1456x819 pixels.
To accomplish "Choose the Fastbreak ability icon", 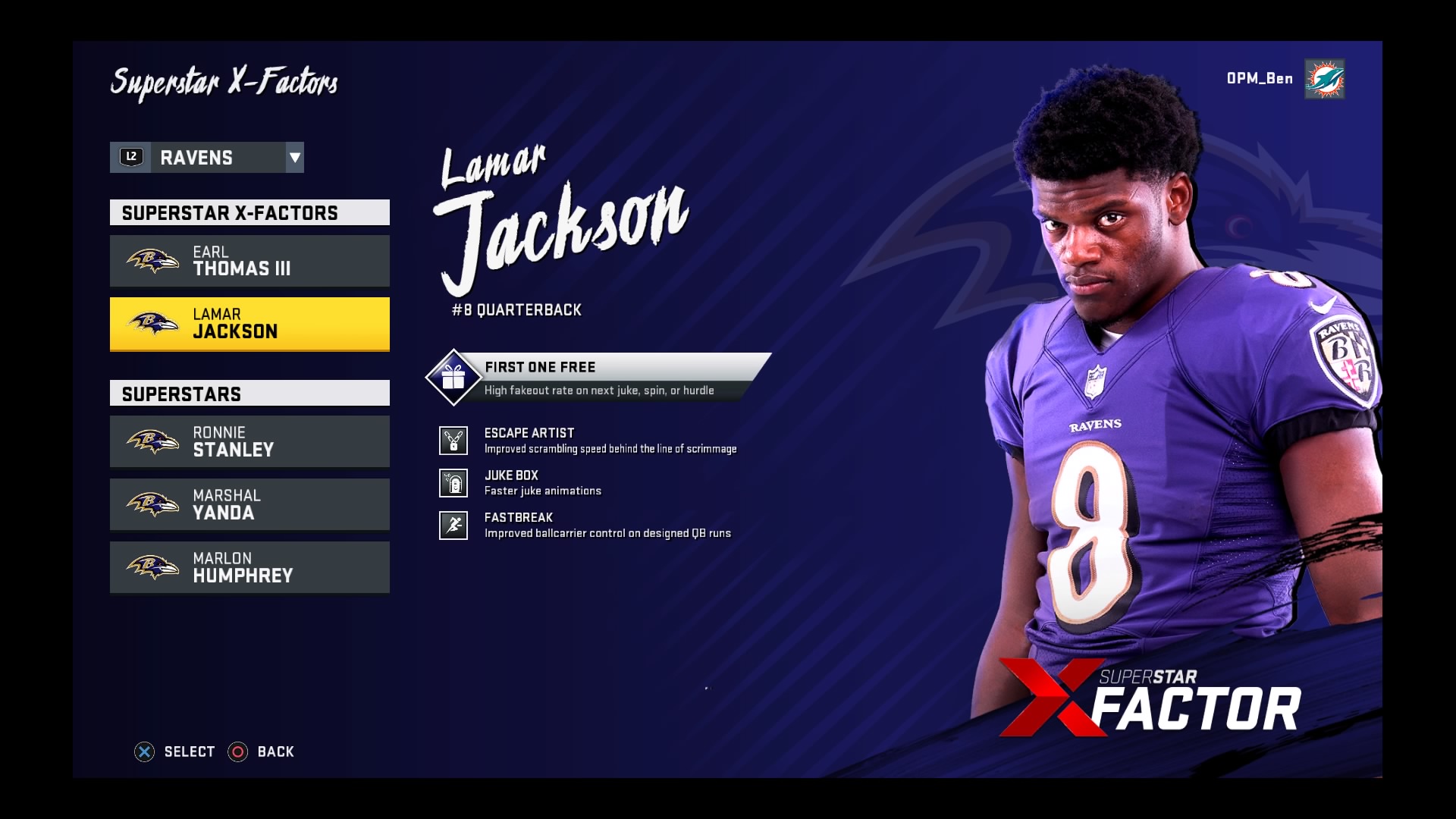I will click(x=453, y=525).
